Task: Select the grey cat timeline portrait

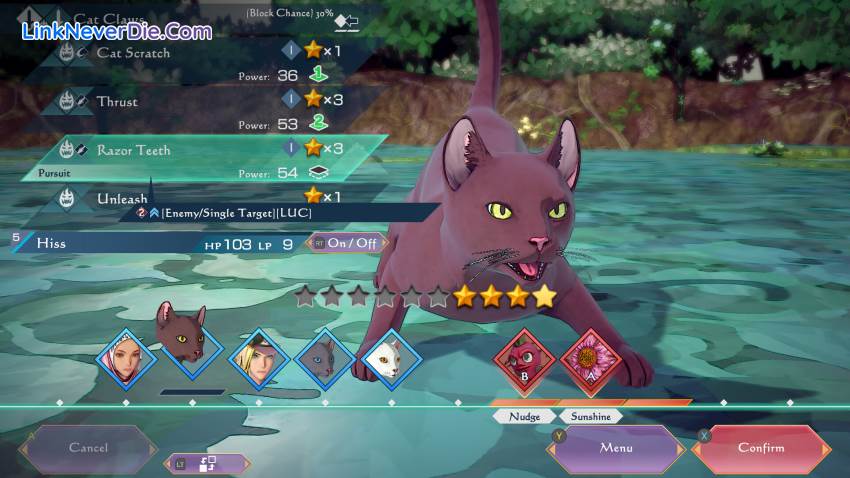Action: pyautogui.click(x=324, y=358)
